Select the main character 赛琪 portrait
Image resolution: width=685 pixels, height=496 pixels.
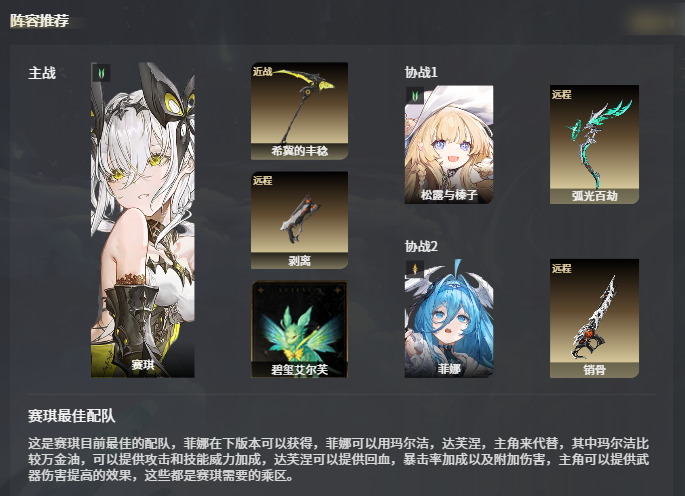pyautogui.click(x=143, y=220)
